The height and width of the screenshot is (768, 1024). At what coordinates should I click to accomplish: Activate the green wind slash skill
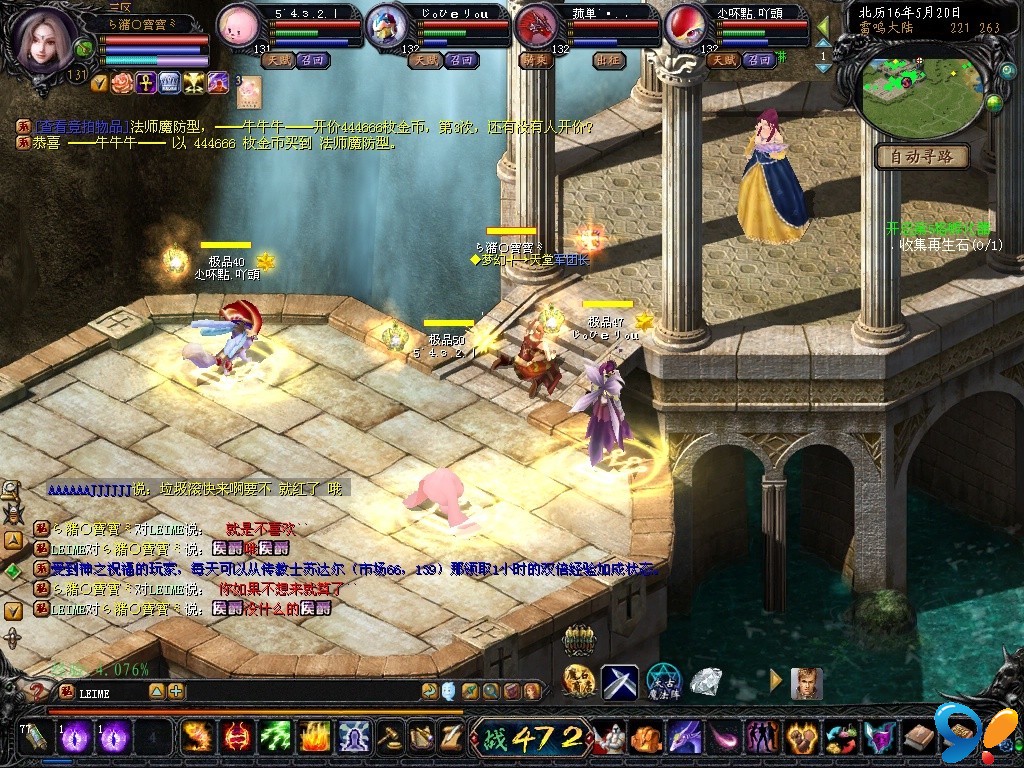point(275,738)
